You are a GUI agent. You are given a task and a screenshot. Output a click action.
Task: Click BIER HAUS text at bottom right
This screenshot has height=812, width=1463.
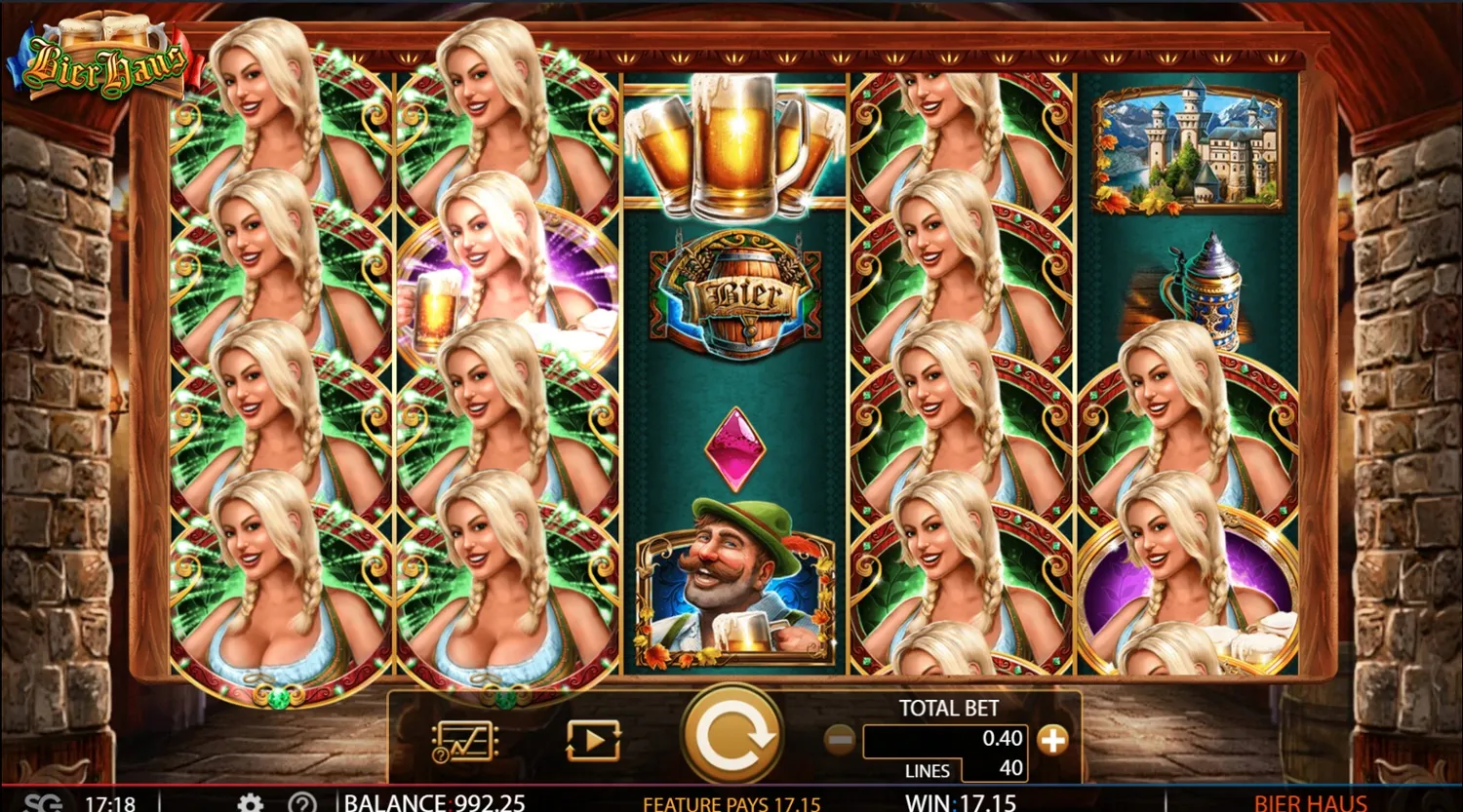coord(1309,803)
